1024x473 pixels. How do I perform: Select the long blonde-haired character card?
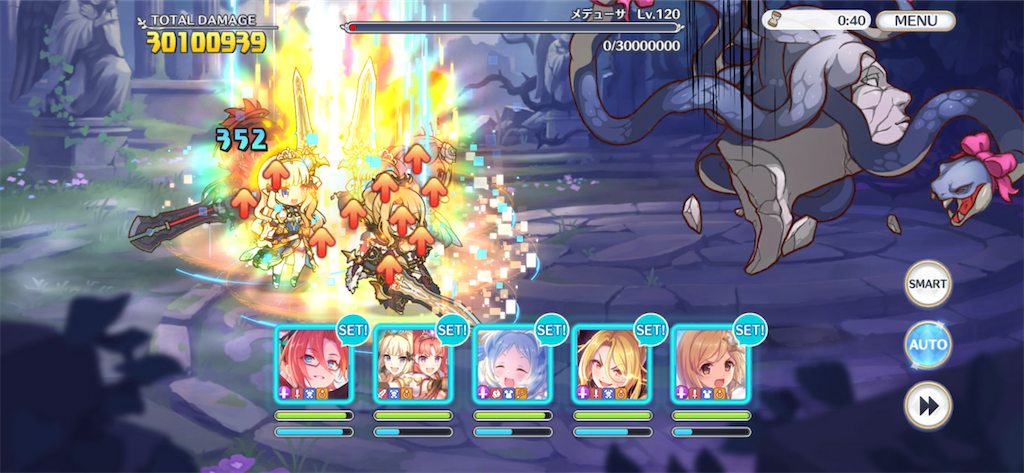(x=610, y=364)
